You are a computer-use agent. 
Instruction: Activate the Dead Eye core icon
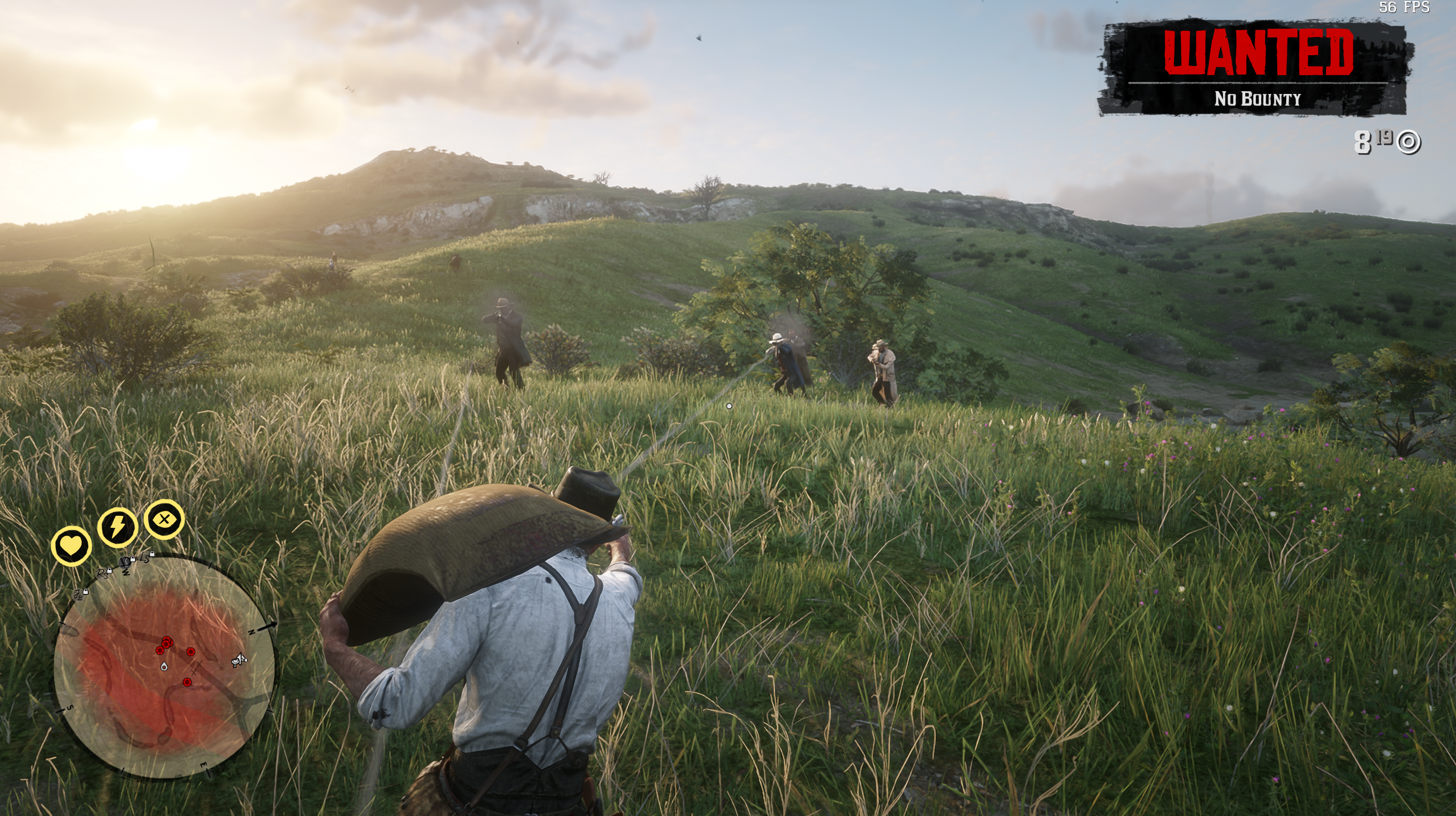tap(164, 519)
